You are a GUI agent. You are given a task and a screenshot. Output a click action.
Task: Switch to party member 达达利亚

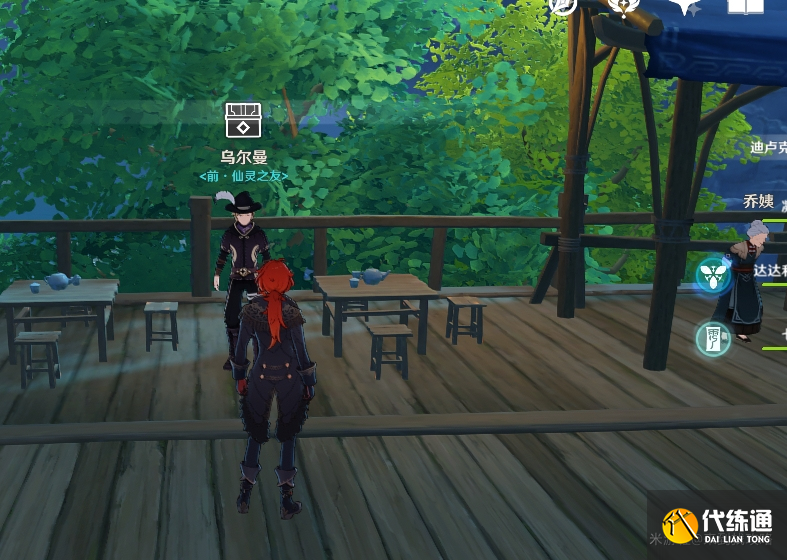tap(770, 270)
